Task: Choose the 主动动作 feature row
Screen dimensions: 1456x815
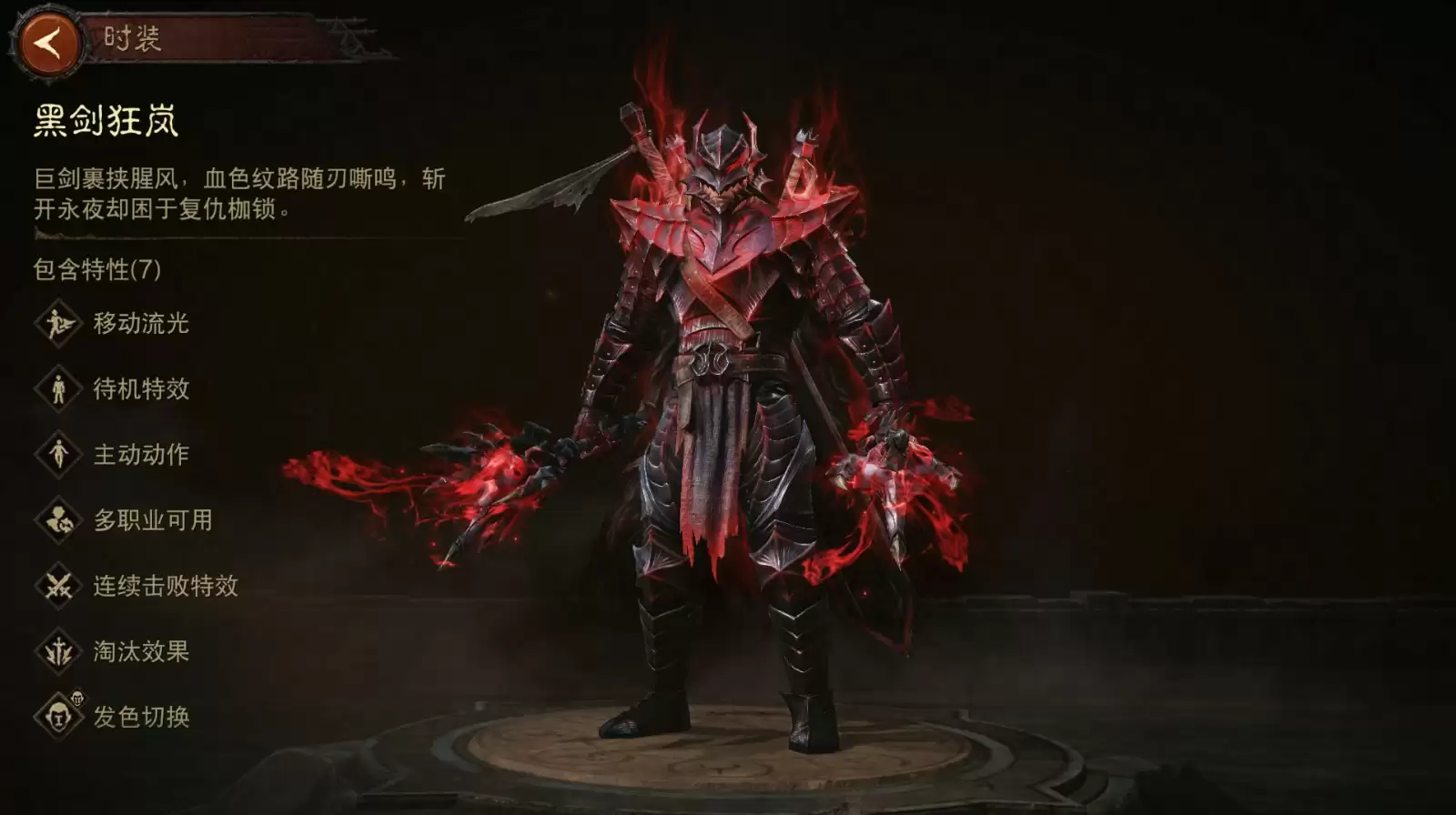Action: 113,455
